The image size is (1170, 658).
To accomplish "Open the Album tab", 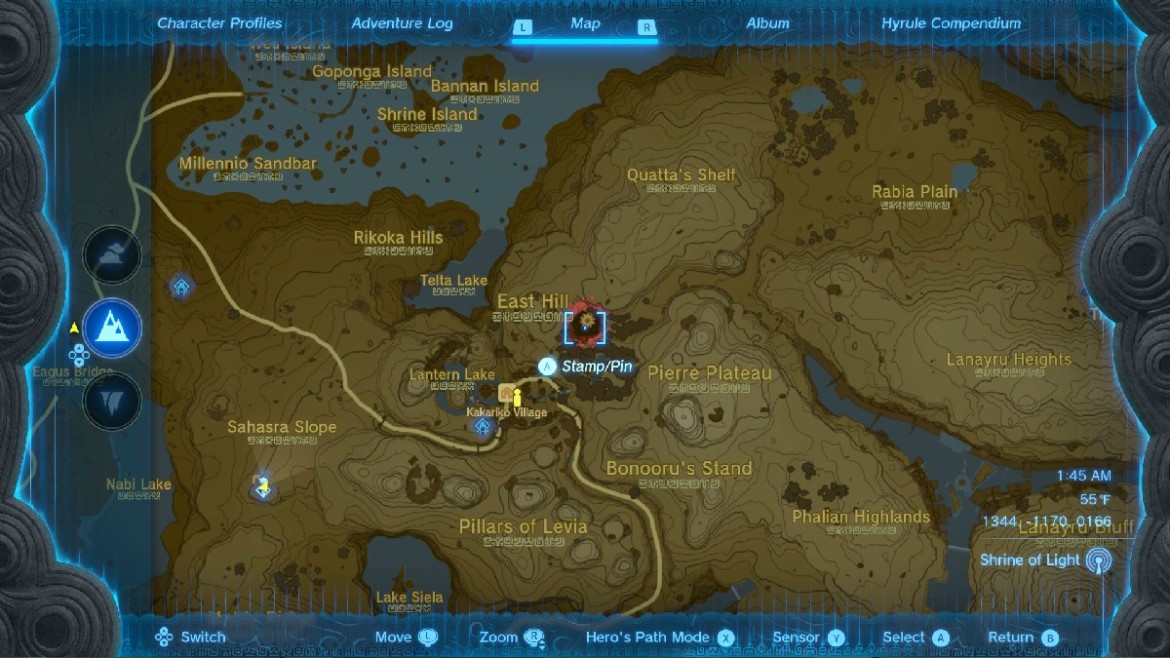I will tap(768, 23).
